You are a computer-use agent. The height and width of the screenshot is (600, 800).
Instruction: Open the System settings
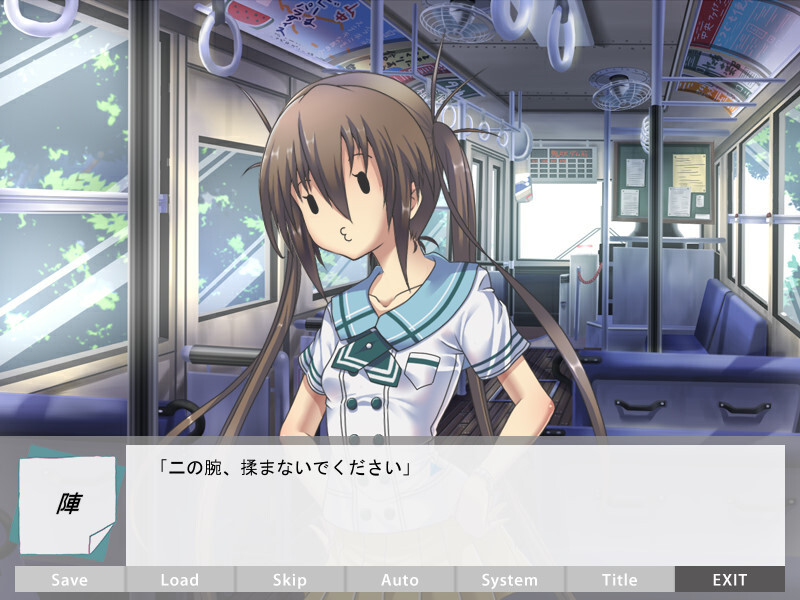[x=510, y=579]
